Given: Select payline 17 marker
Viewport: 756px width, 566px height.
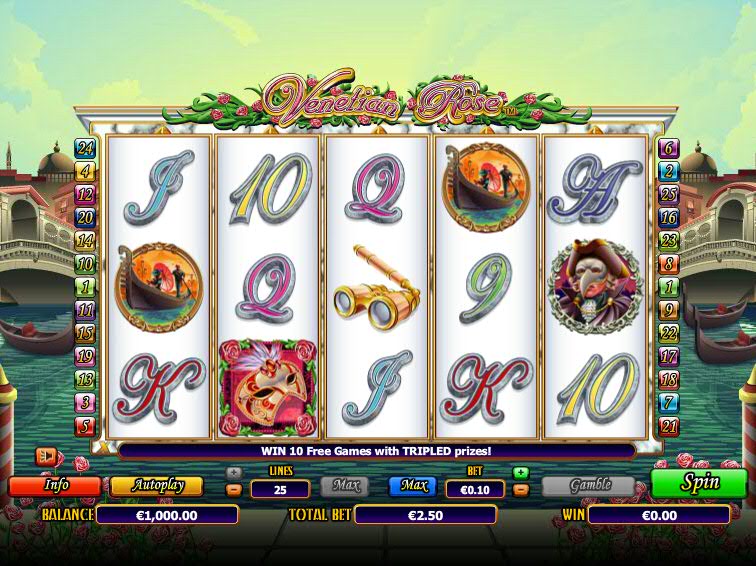Looking at the screenshot, I should click(x=669, y=357).
